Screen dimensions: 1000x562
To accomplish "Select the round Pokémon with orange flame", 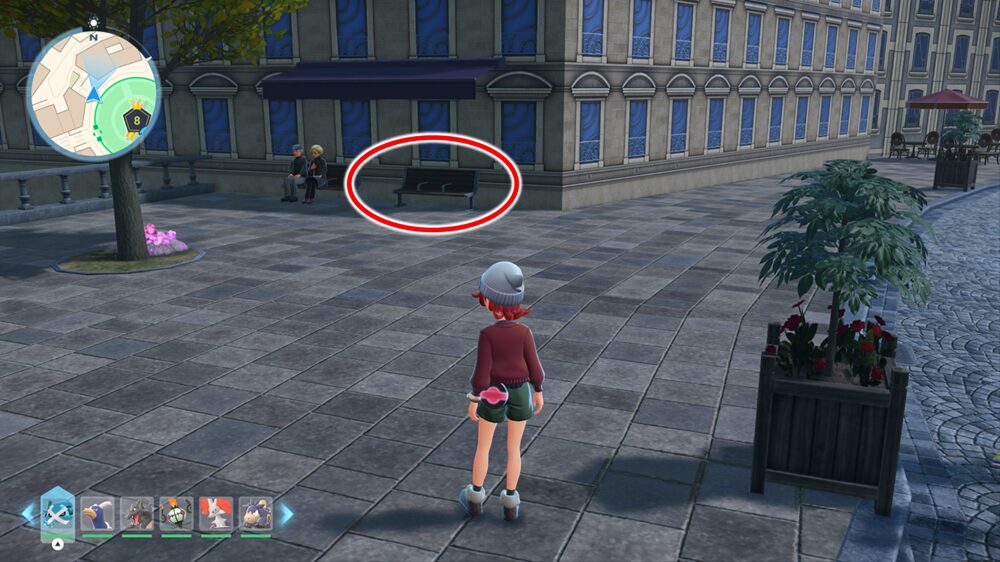I will (176, 514).
